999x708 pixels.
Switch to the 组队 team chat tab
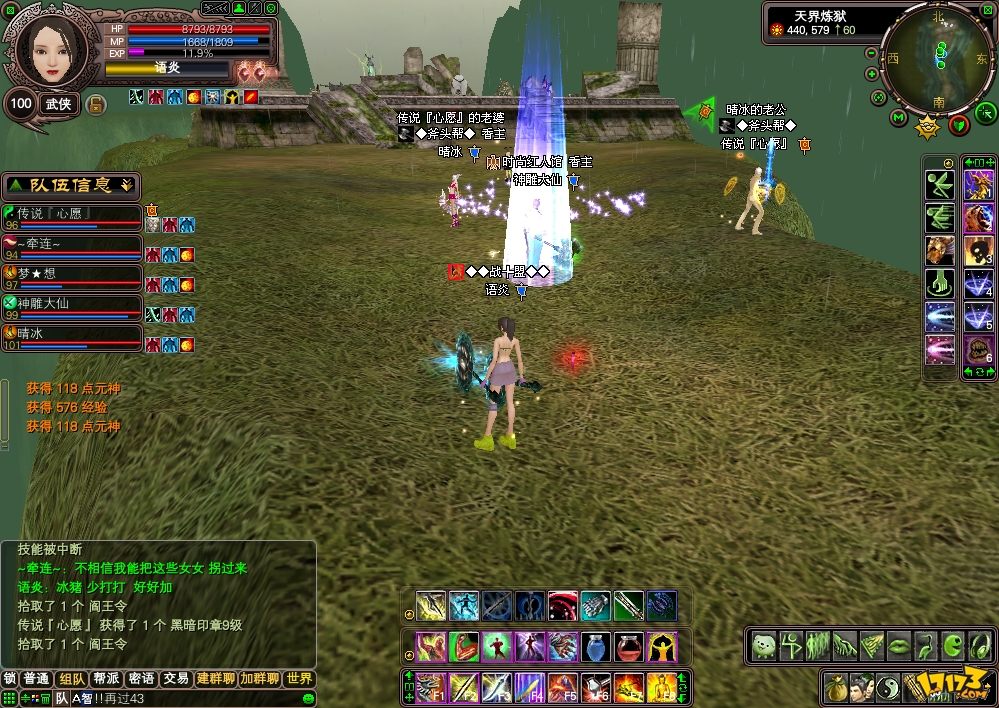point(71,679)
